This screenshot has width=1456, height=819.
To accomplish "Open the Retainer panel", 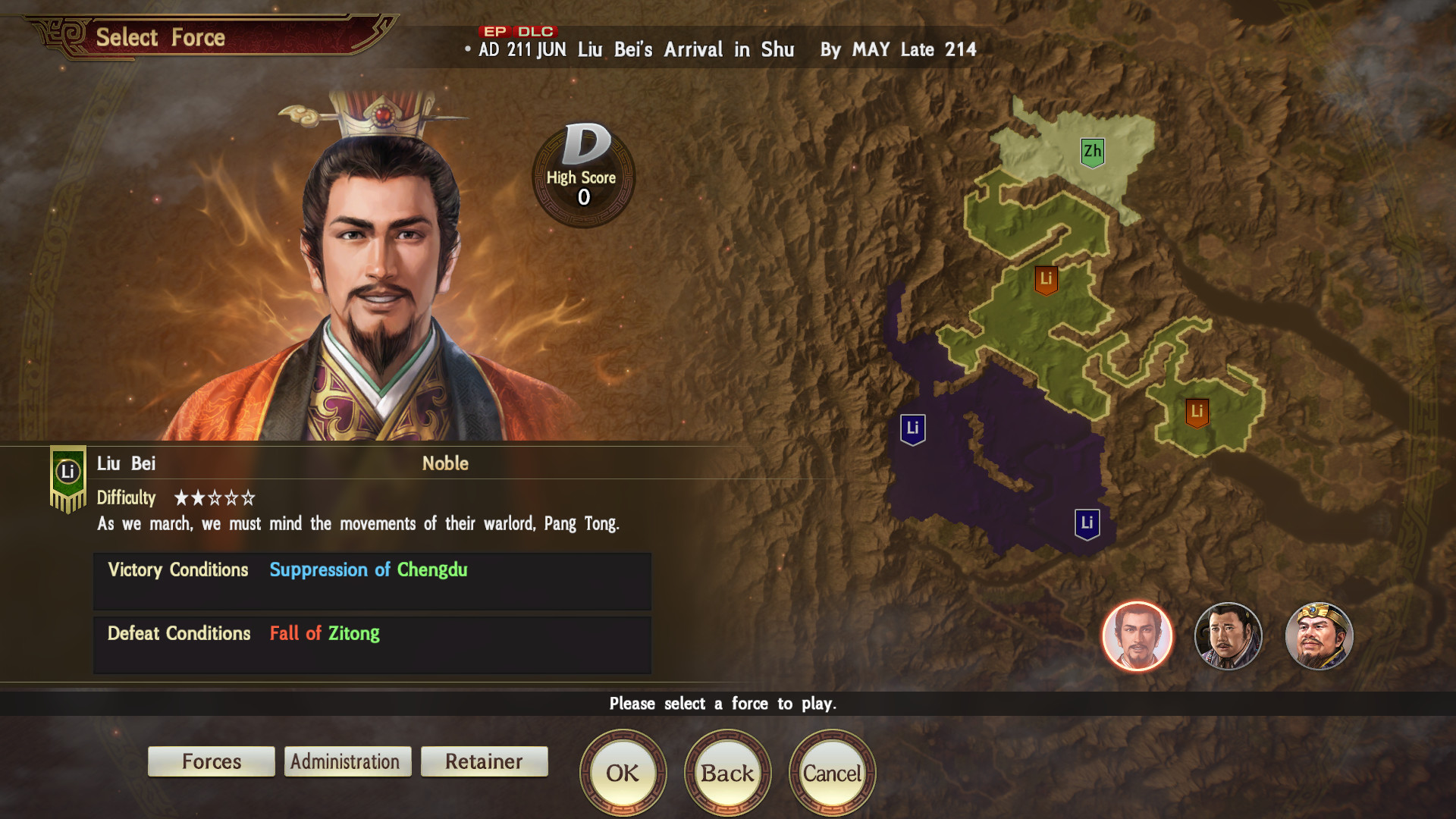I will click(484, 761).
